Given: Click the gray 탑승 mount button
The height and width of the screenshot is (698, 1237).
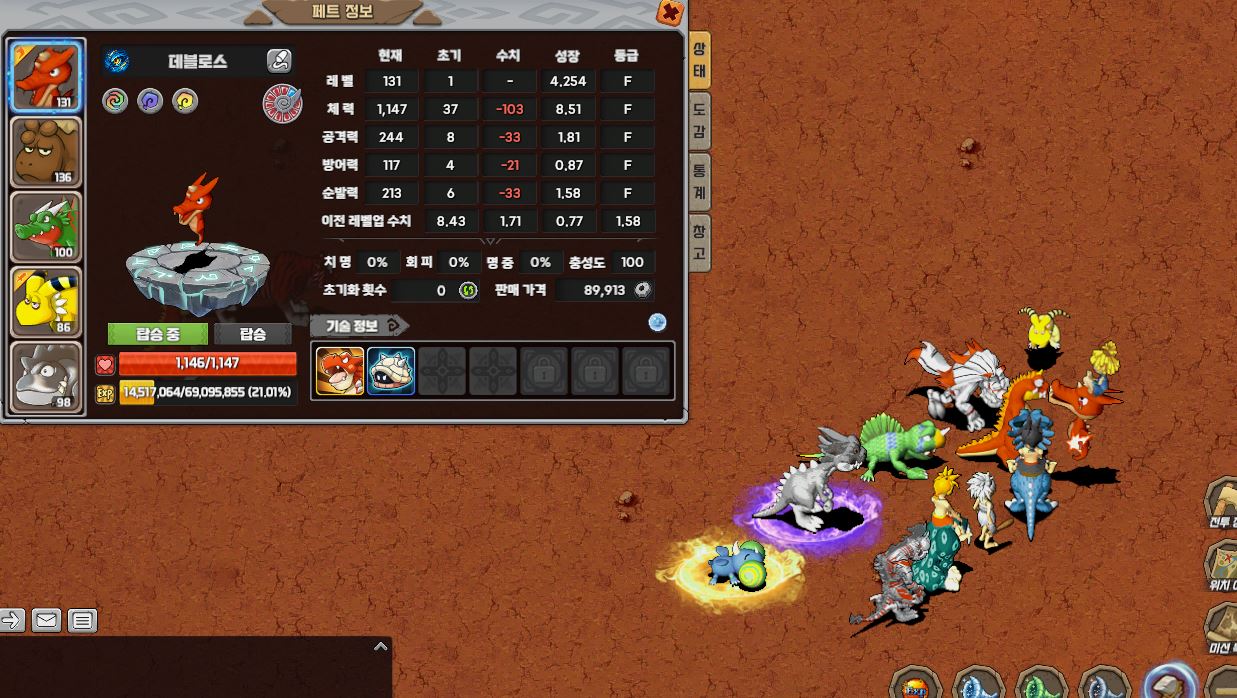Looking at the screenshot, I should coord(252,334).
